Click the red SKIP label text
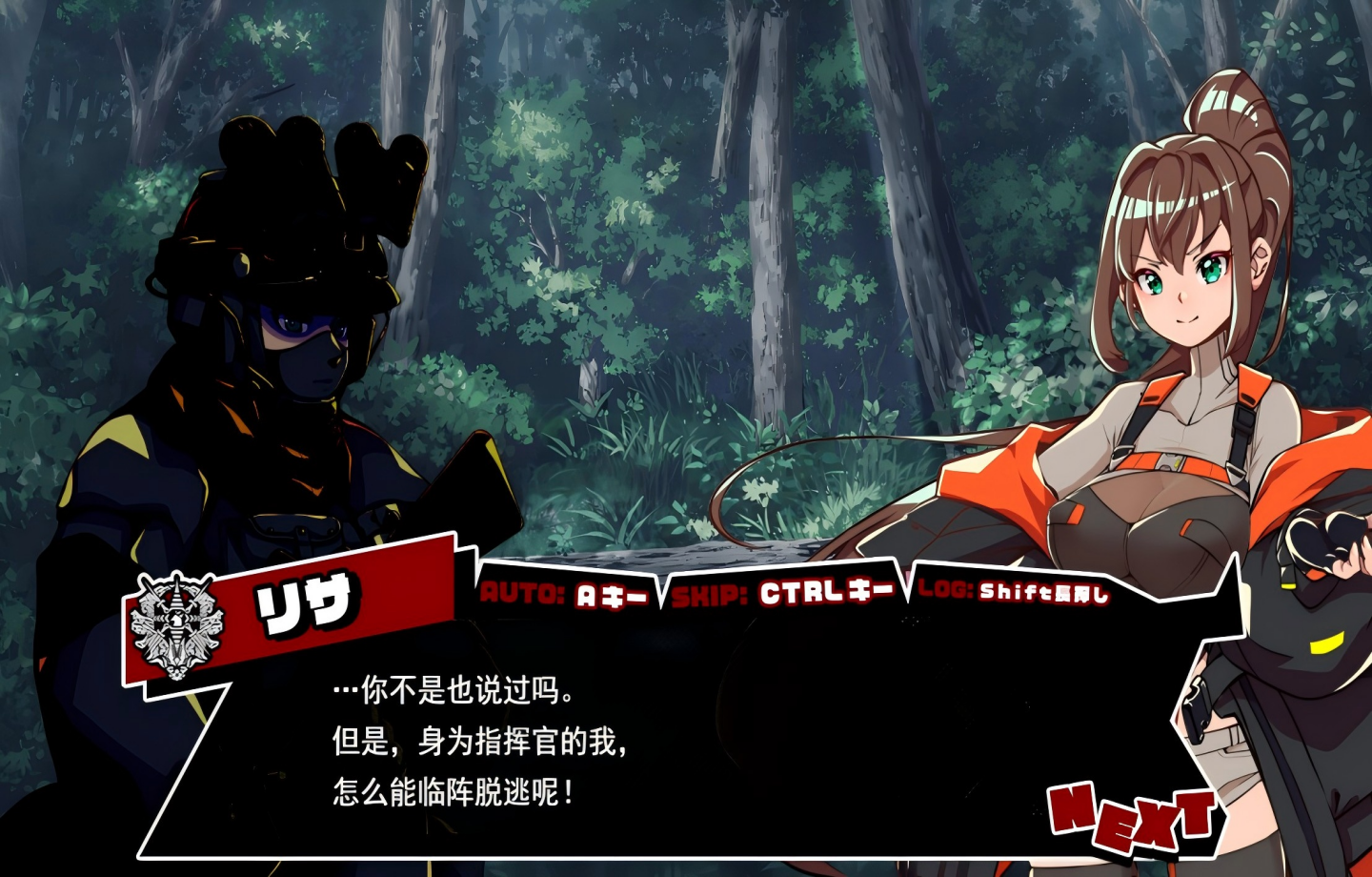 tap(709, 593)
